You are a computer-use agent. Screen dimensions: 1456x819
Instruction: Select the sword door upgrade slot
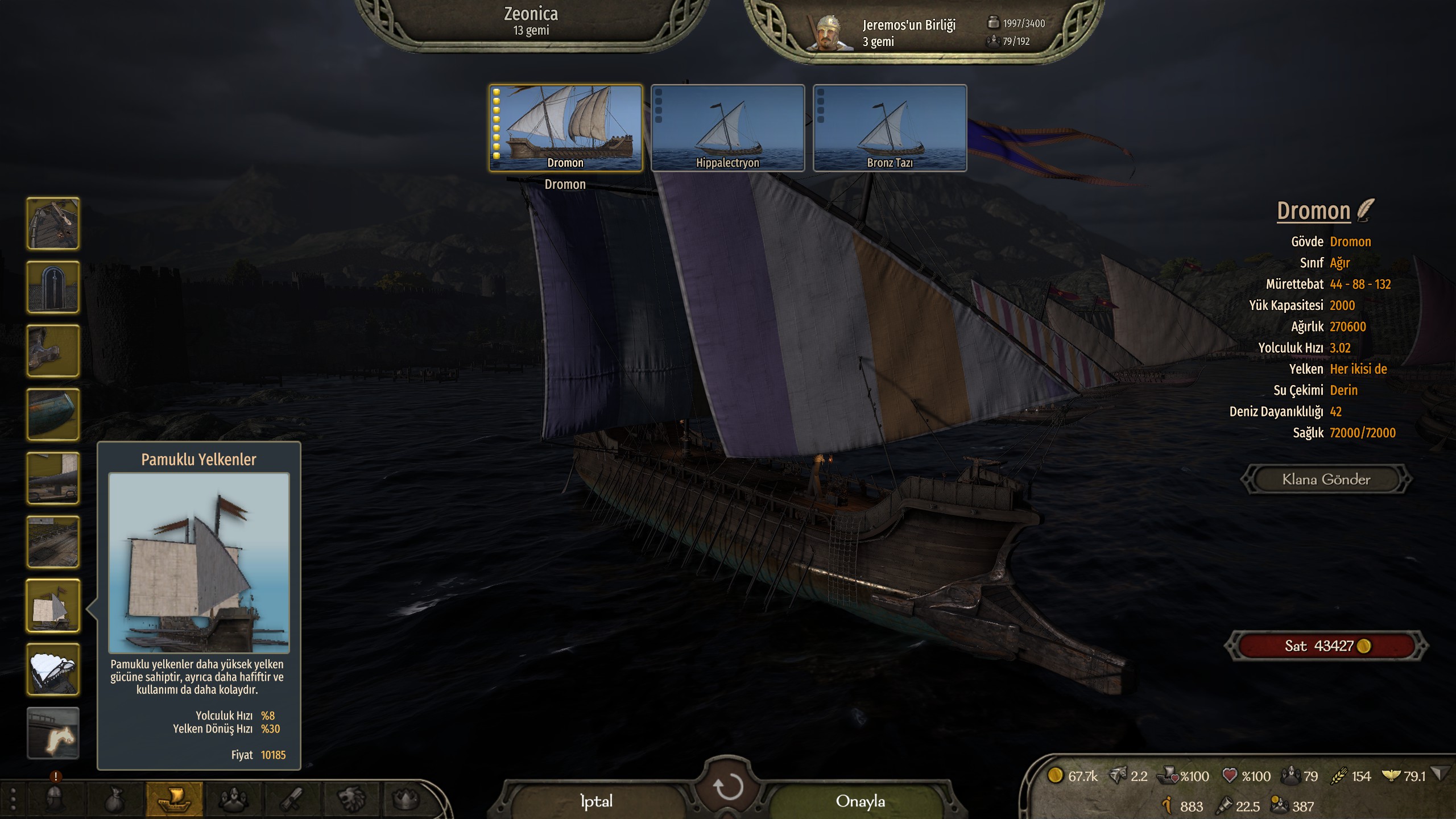[x=53, y=287]
